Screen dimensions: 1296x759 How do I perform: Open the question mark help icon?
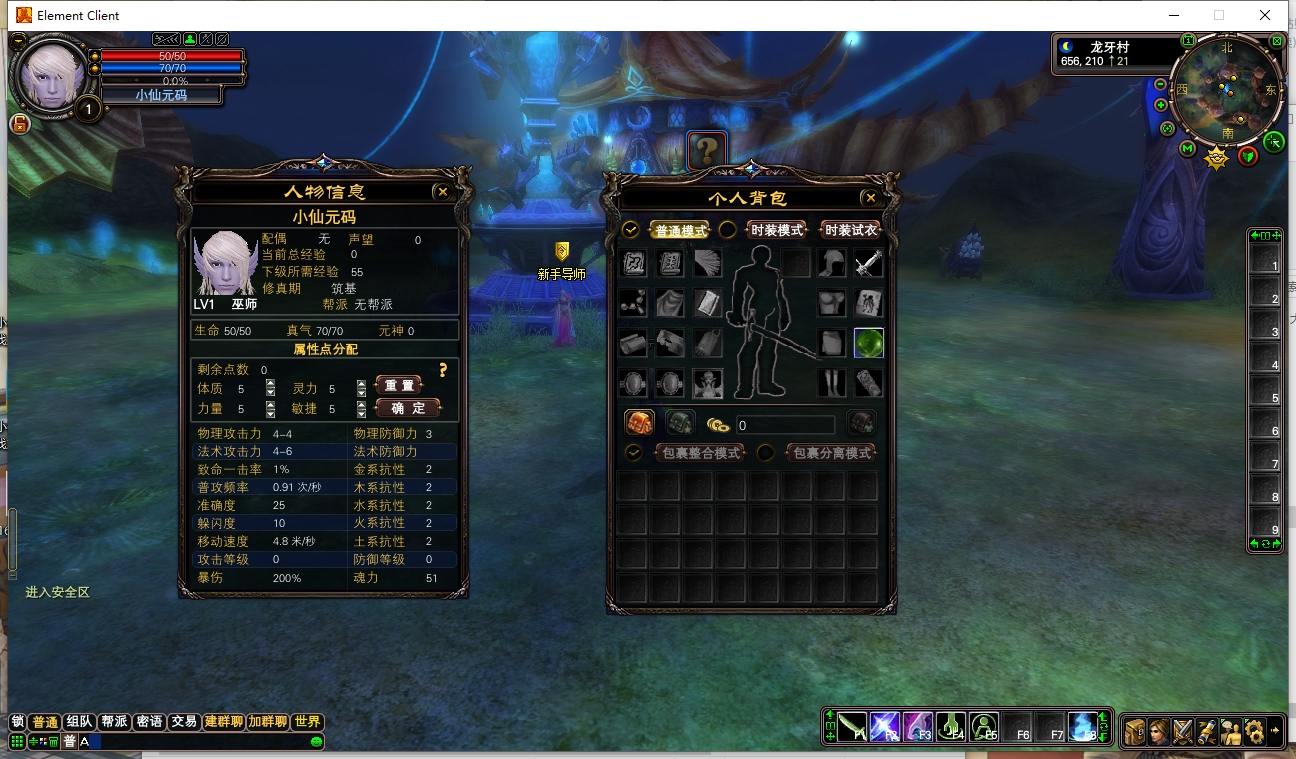click(x=706, y=150)
